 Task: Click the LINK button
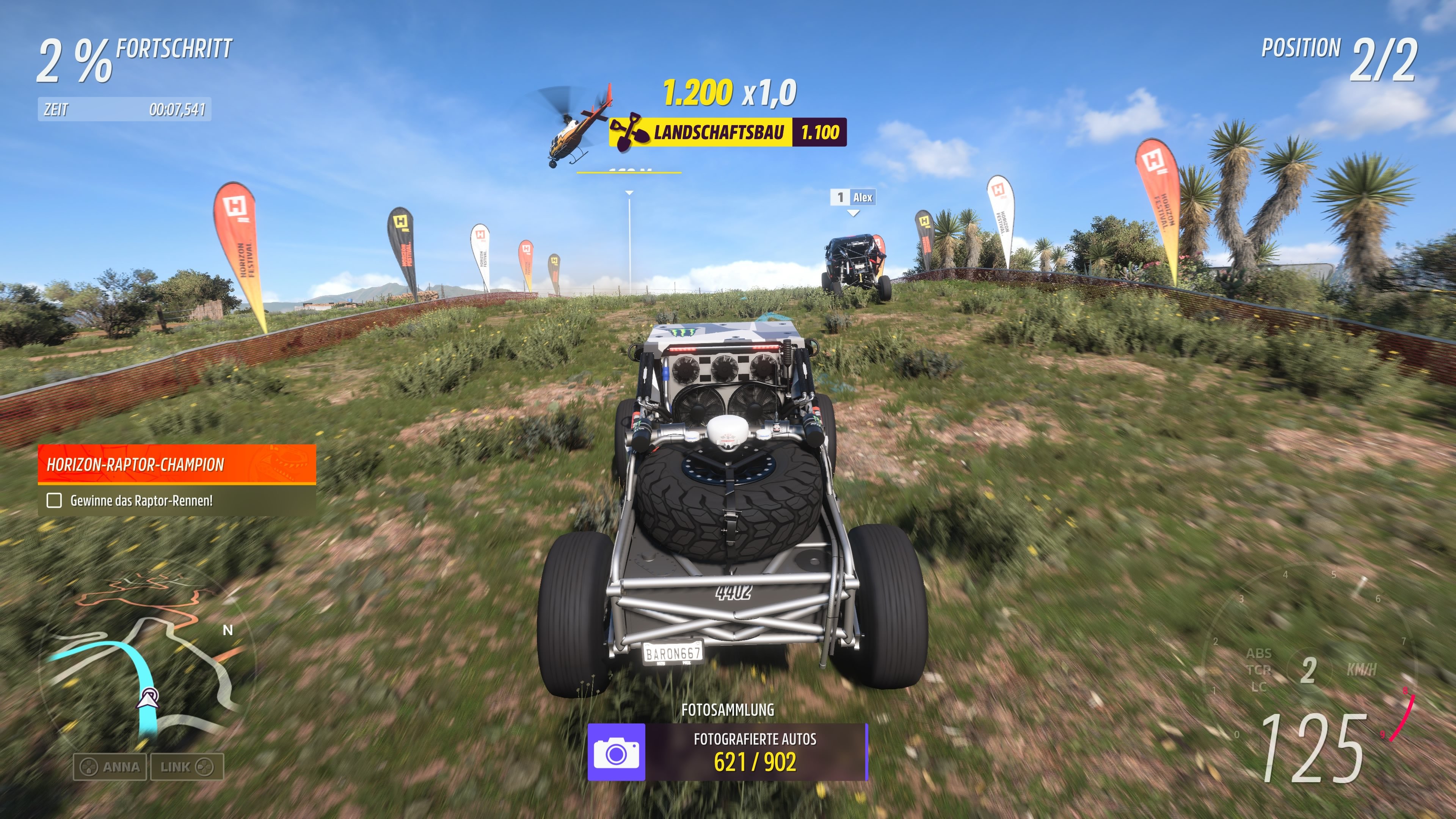(185, 767)
